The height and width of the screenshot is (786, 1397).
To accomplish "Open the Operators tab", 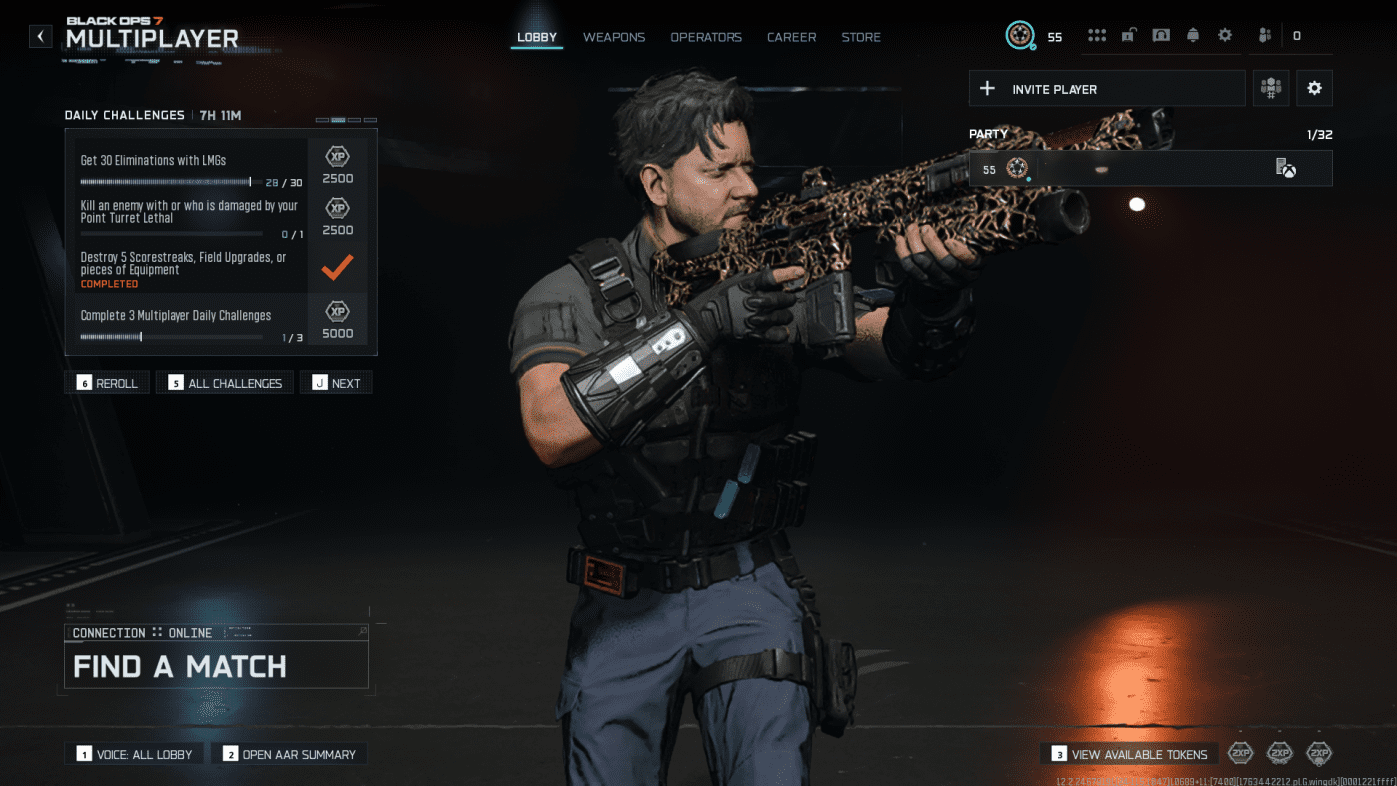I will tap(706, 36).
